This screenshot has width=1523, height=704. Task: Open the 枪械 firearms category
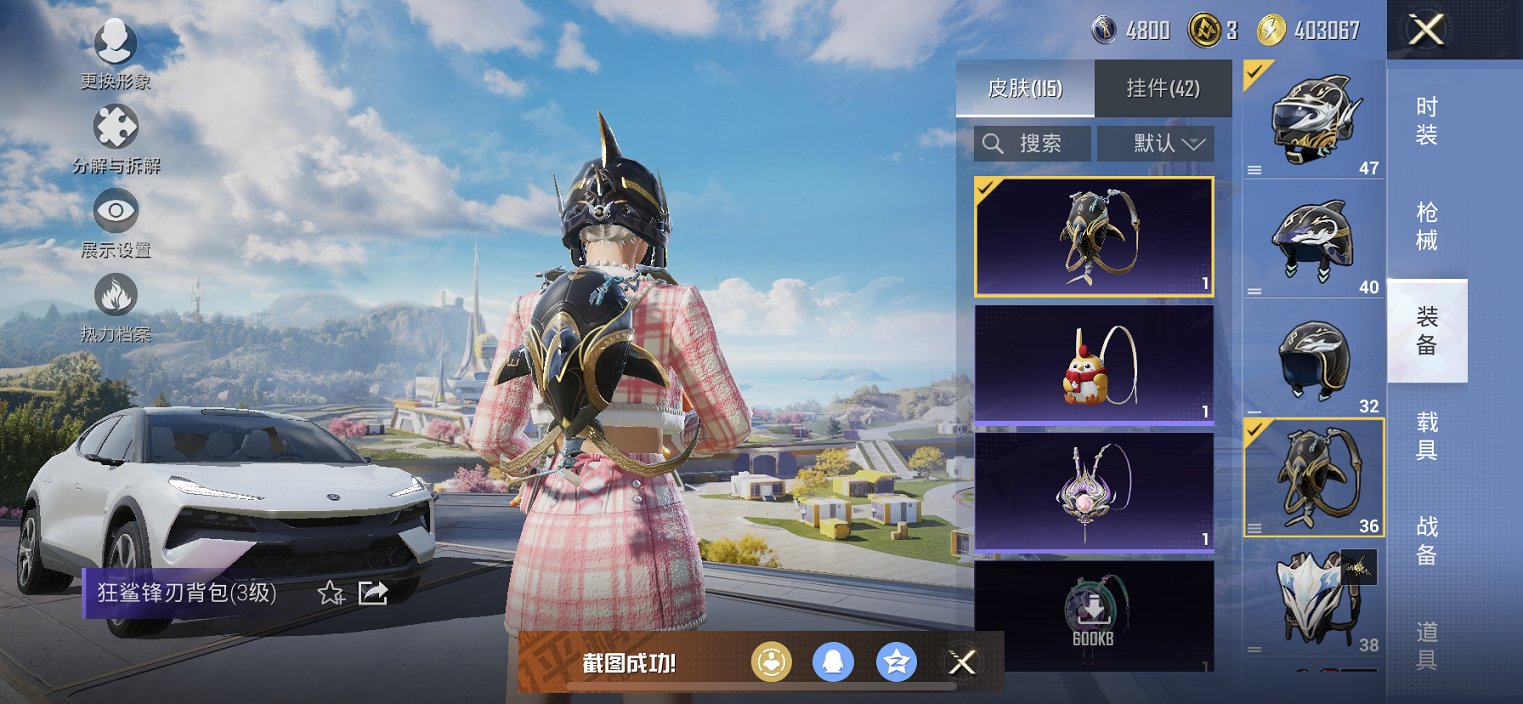click(x=1427, y=227)
